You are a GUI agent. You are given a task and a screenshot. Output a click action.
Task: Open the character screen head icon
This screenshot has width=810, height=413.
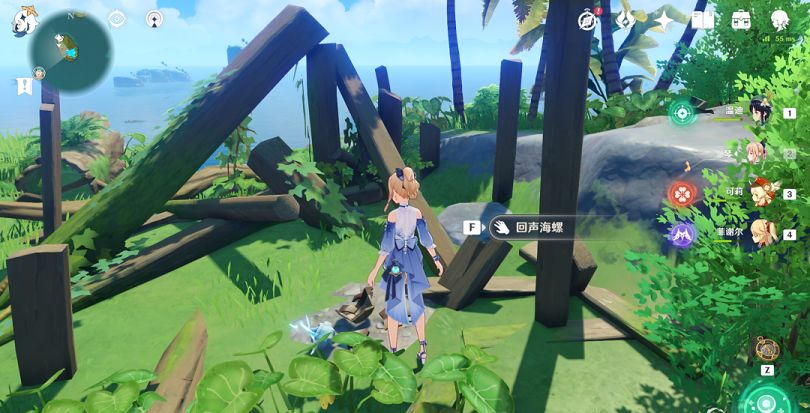click(780, 19)
